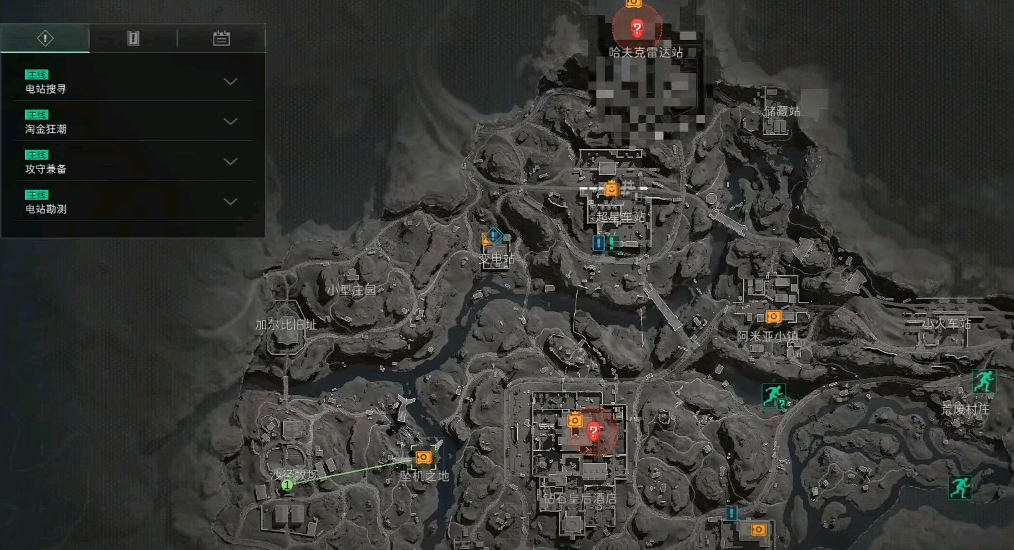Image resolution: width=1014 pixels, height=550 pixels.
Task: Select the red question marker at 钻石皇后酒店
Action: point(594,431)
